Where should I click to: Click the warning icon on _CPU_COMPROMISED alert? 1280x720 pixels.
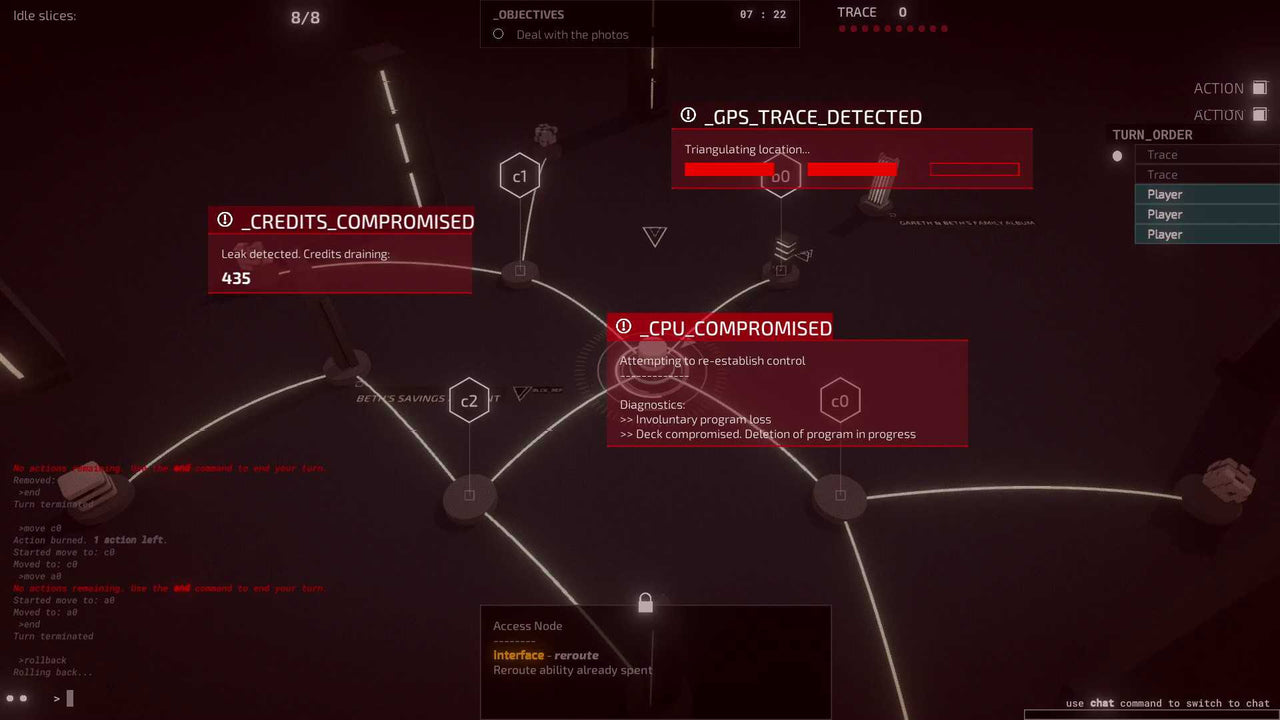[624, 327]
